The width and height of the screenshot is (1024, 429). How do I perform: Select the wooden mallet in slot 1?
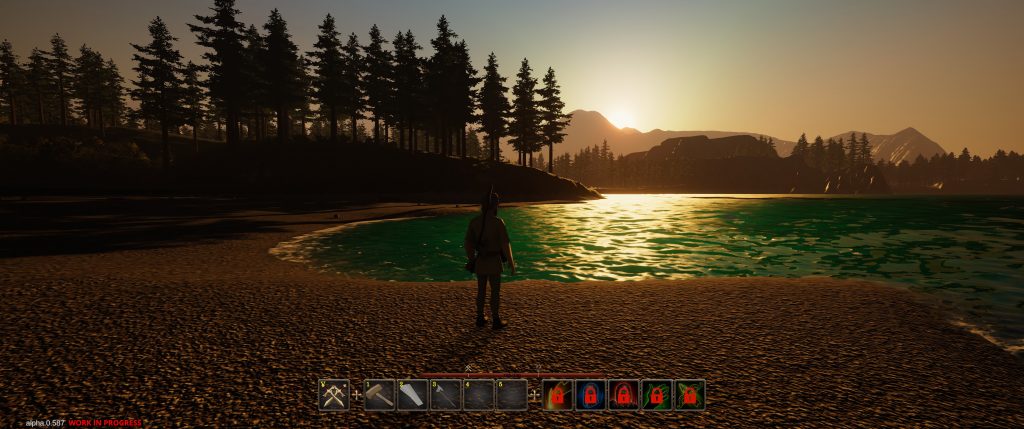[x=379, y=395]
